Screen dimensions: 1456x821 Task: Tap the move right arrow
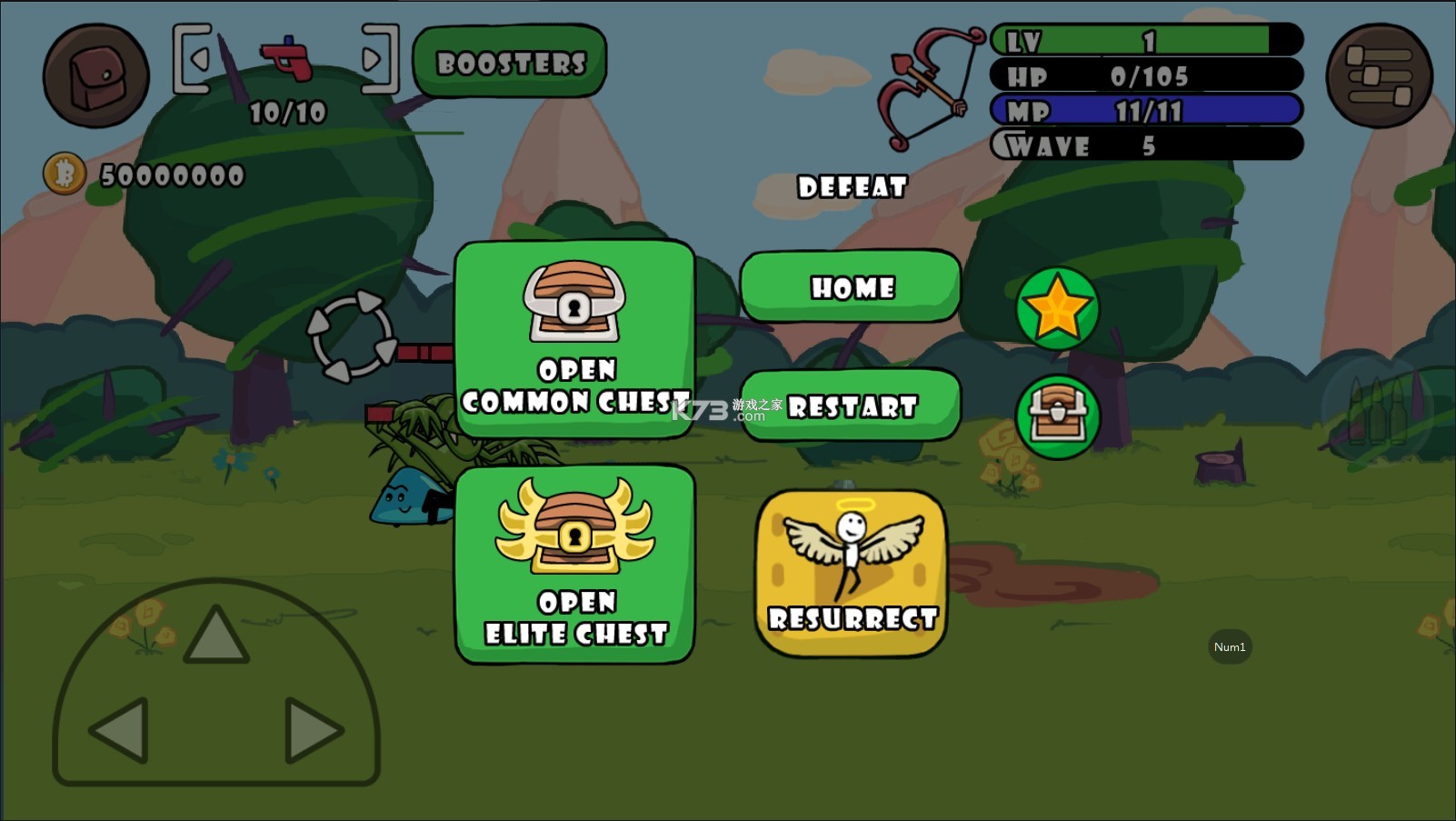[x=313, y=729]
